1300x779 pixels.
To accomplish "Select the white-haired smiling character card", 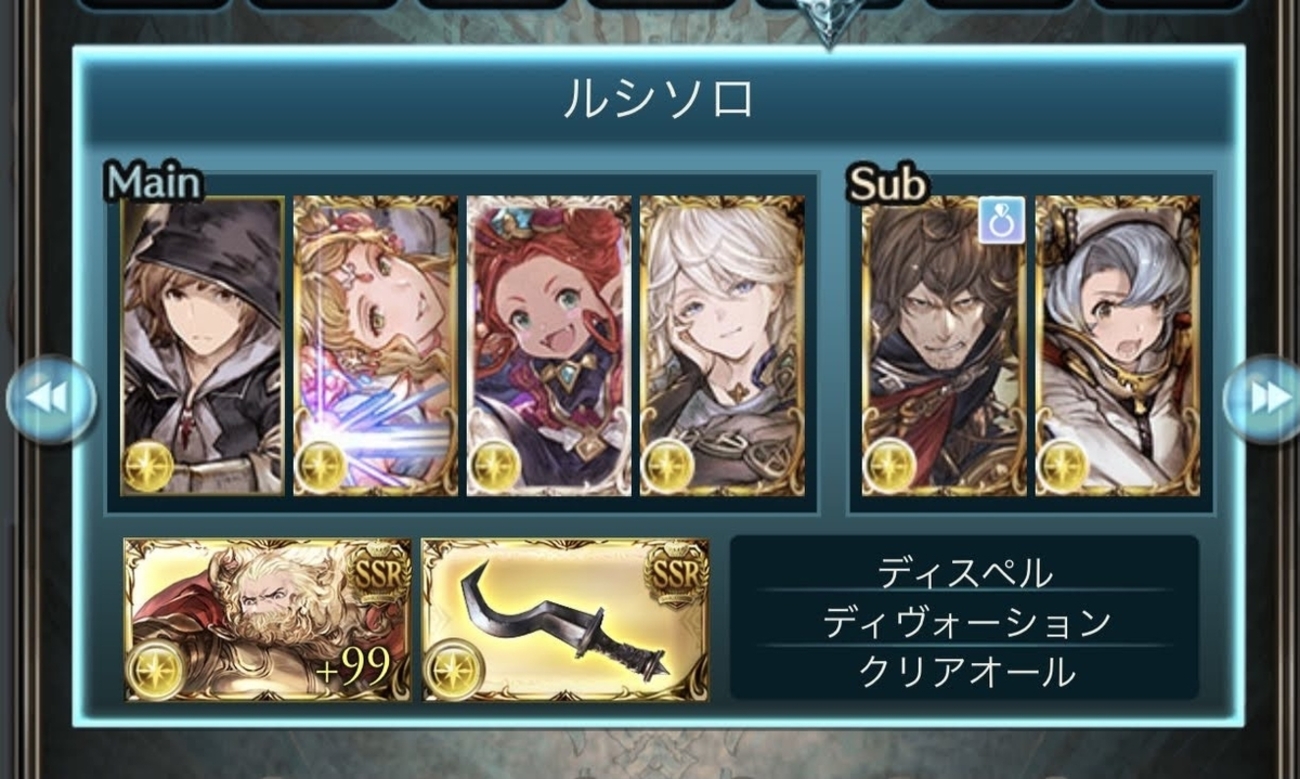I will click(722, 346).
